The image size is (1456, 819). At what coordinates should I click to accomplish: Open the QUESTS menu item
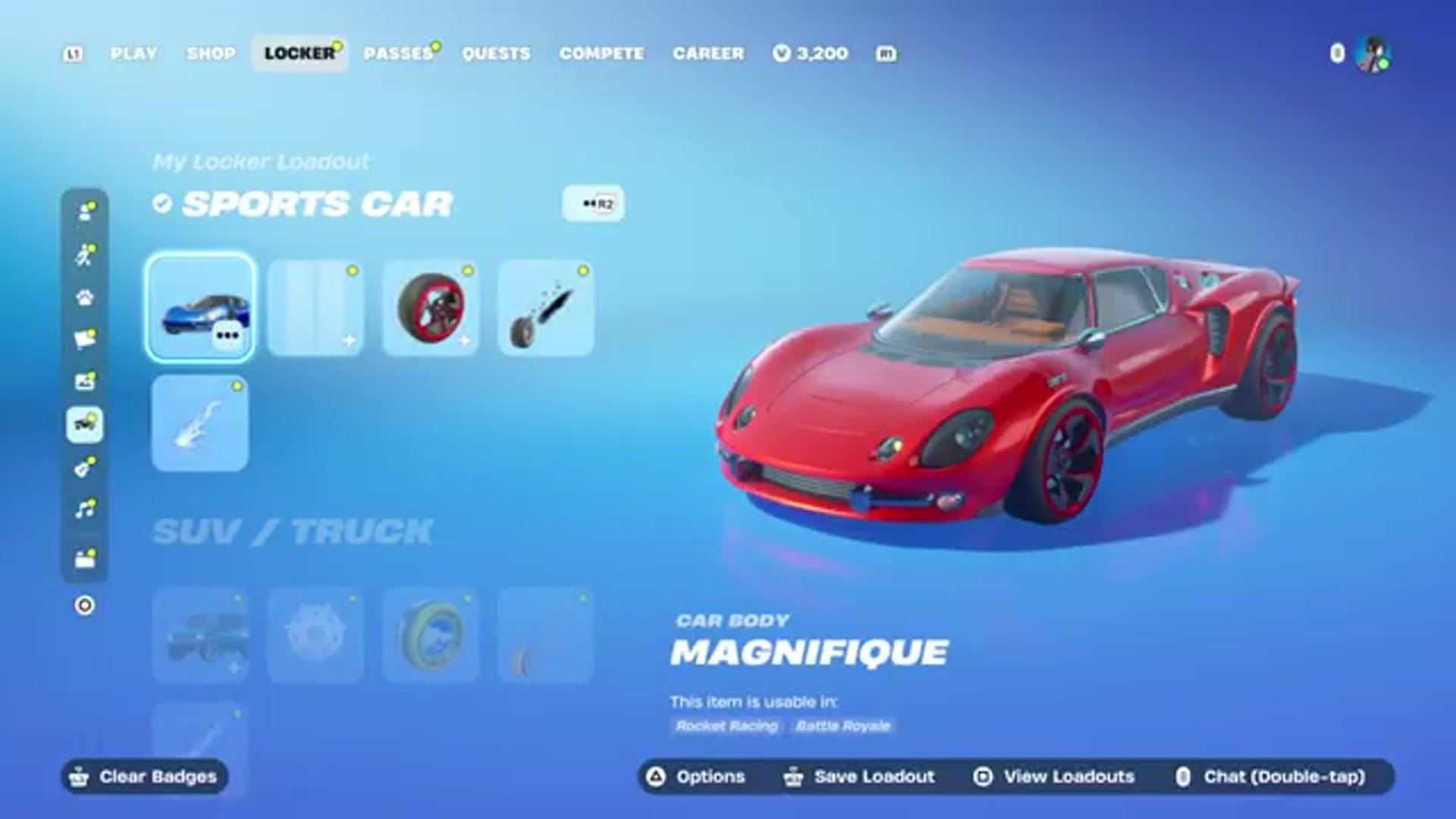pyautogui.click(x=497, y=53)
